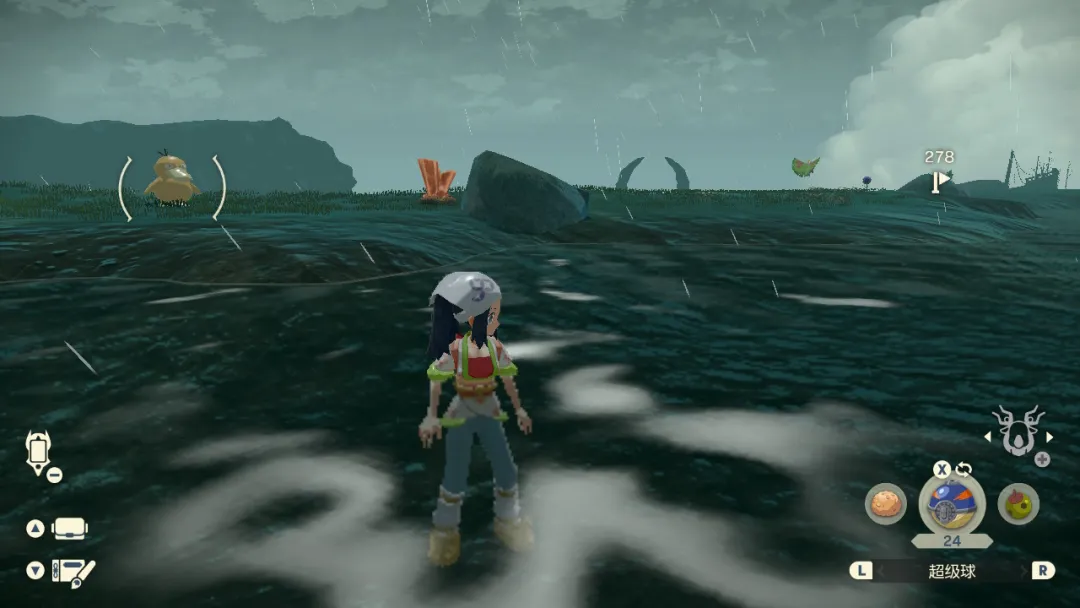Open the Pokédex notebook with brush icon

tap(72, 571)
